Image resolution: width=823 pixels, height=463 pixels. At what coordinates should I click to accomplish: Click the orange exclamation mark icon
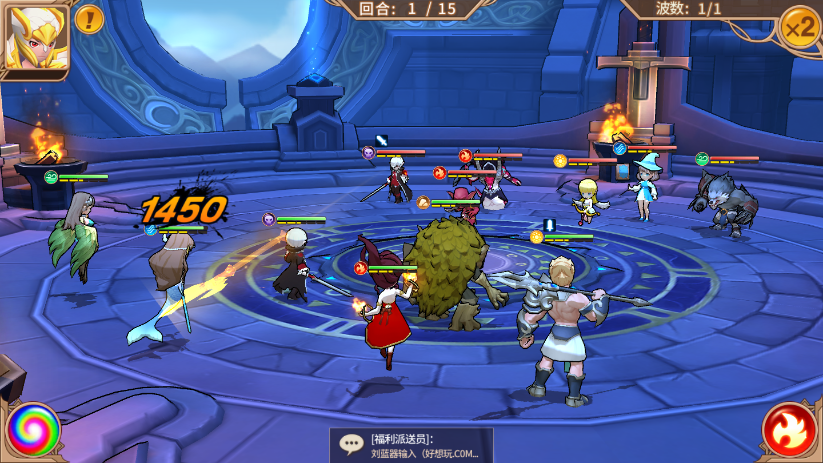tap(90, 18)
